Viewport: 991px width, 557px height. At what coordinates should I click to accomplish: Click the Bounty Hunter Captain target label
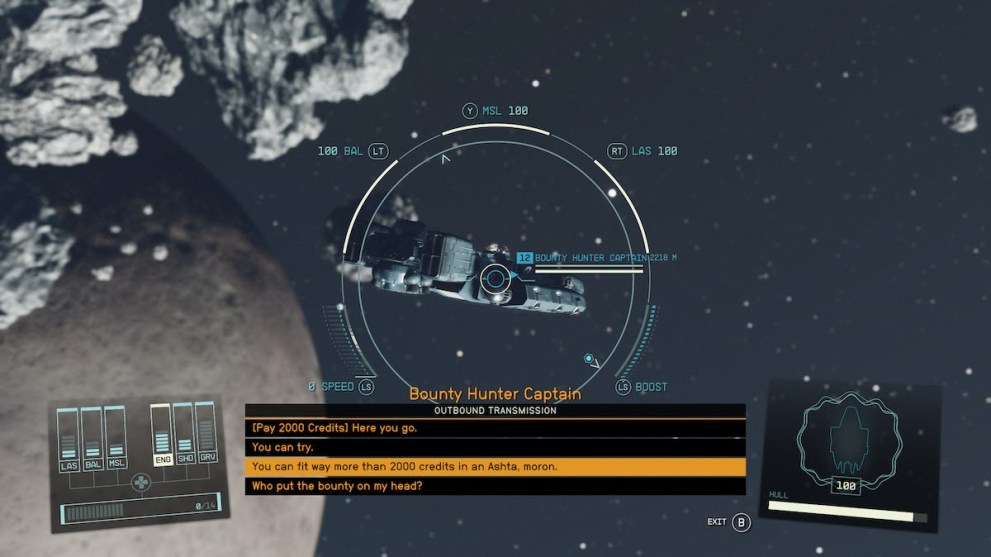596,258
